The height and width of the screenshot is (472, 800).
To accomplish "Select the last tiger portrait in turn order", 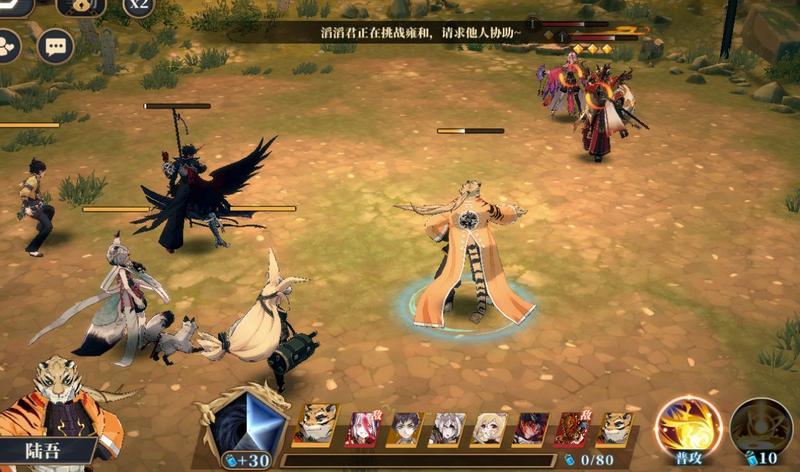I will 615,428.
